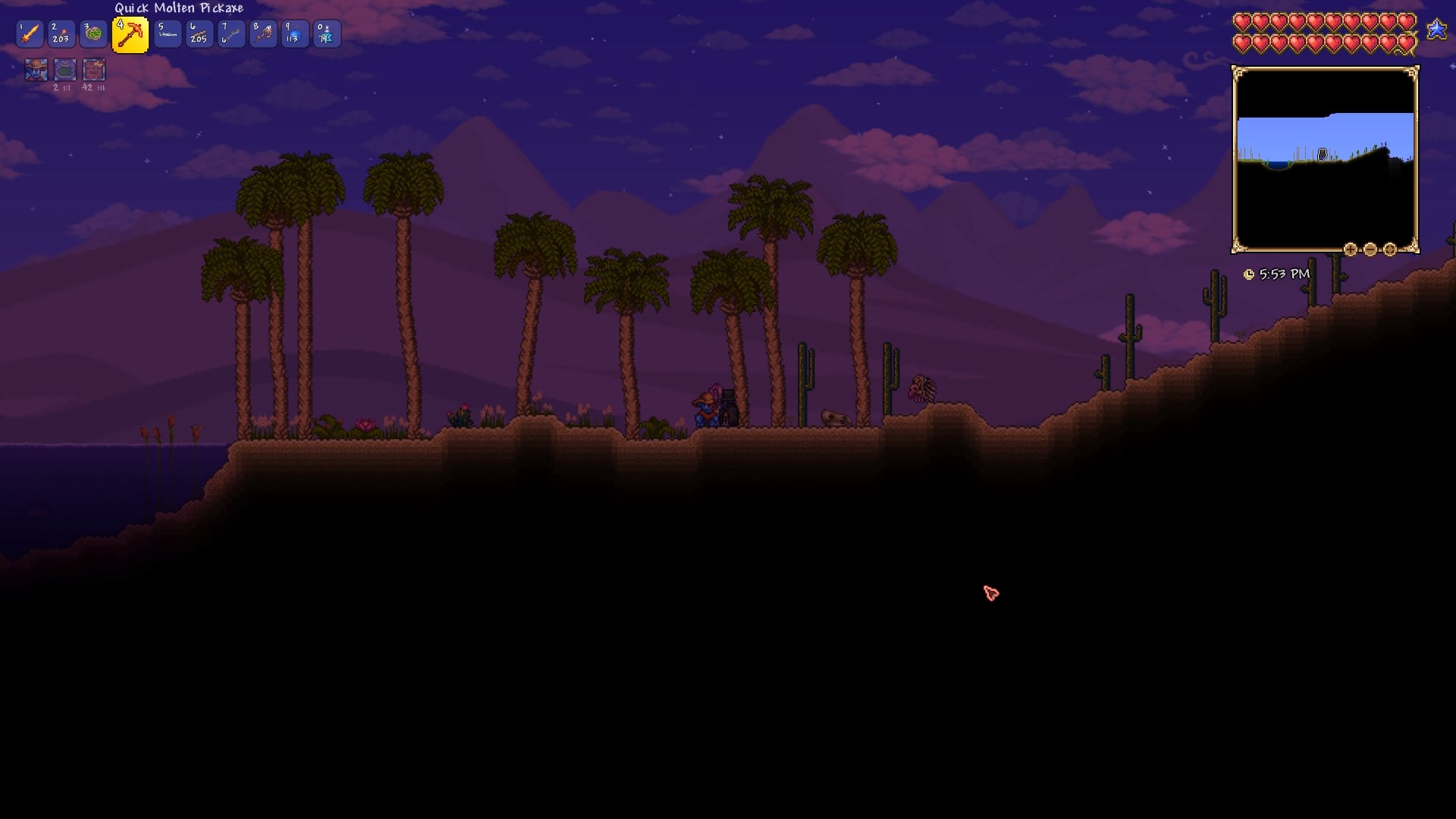1456x819 pixels.
Task: Click a heart in the health bar
Action: tap(1244, 22)
